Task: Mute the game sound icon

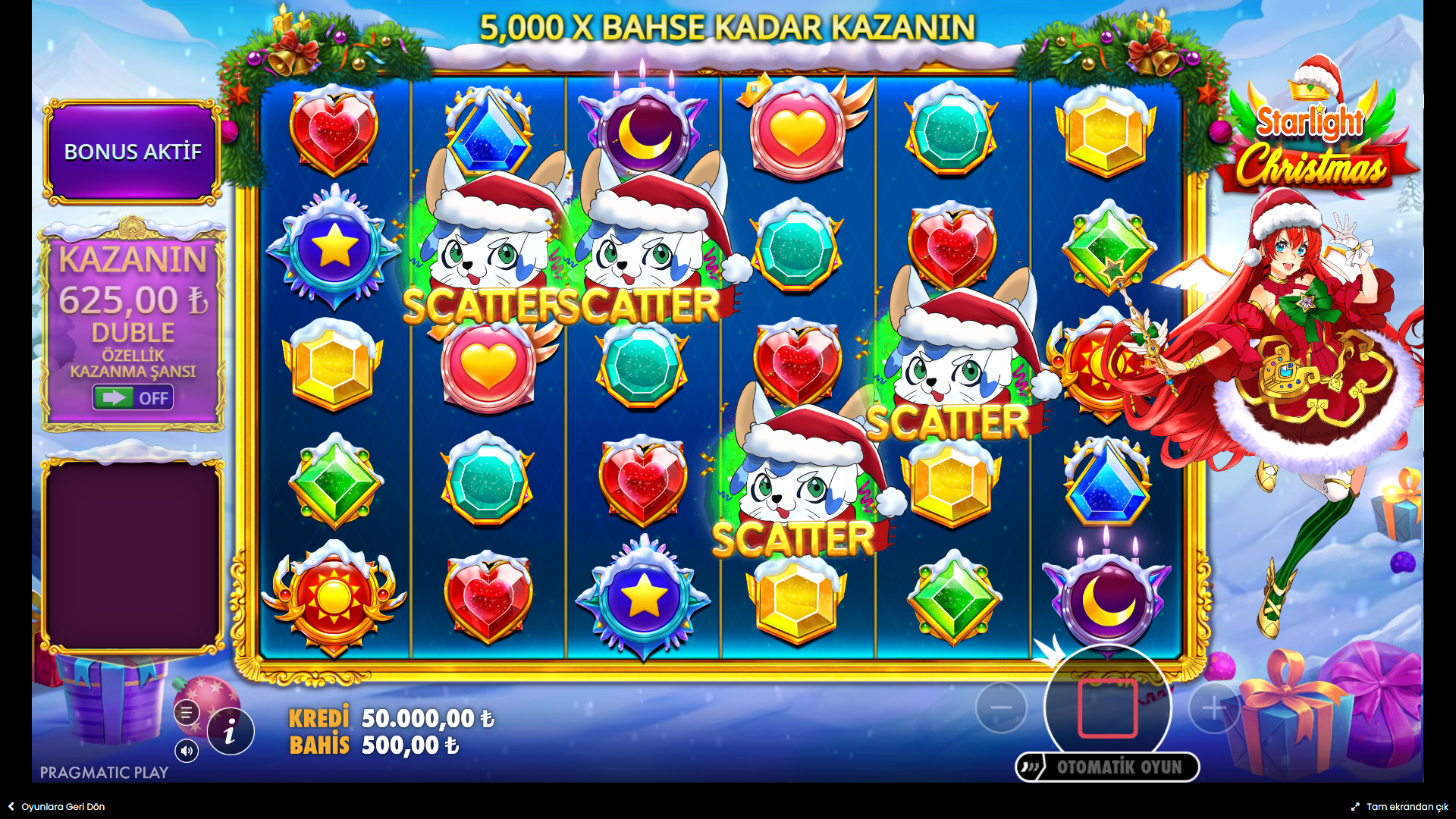Action: [x=187, y=751]
